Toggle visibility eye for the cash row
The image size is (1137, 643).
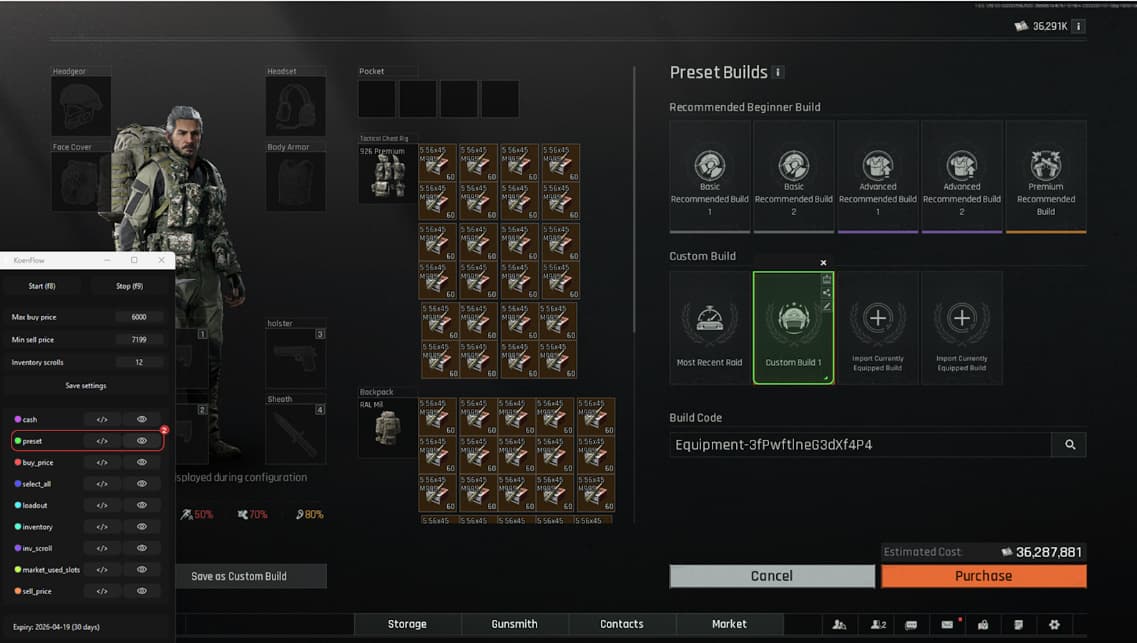pos(142,419)
